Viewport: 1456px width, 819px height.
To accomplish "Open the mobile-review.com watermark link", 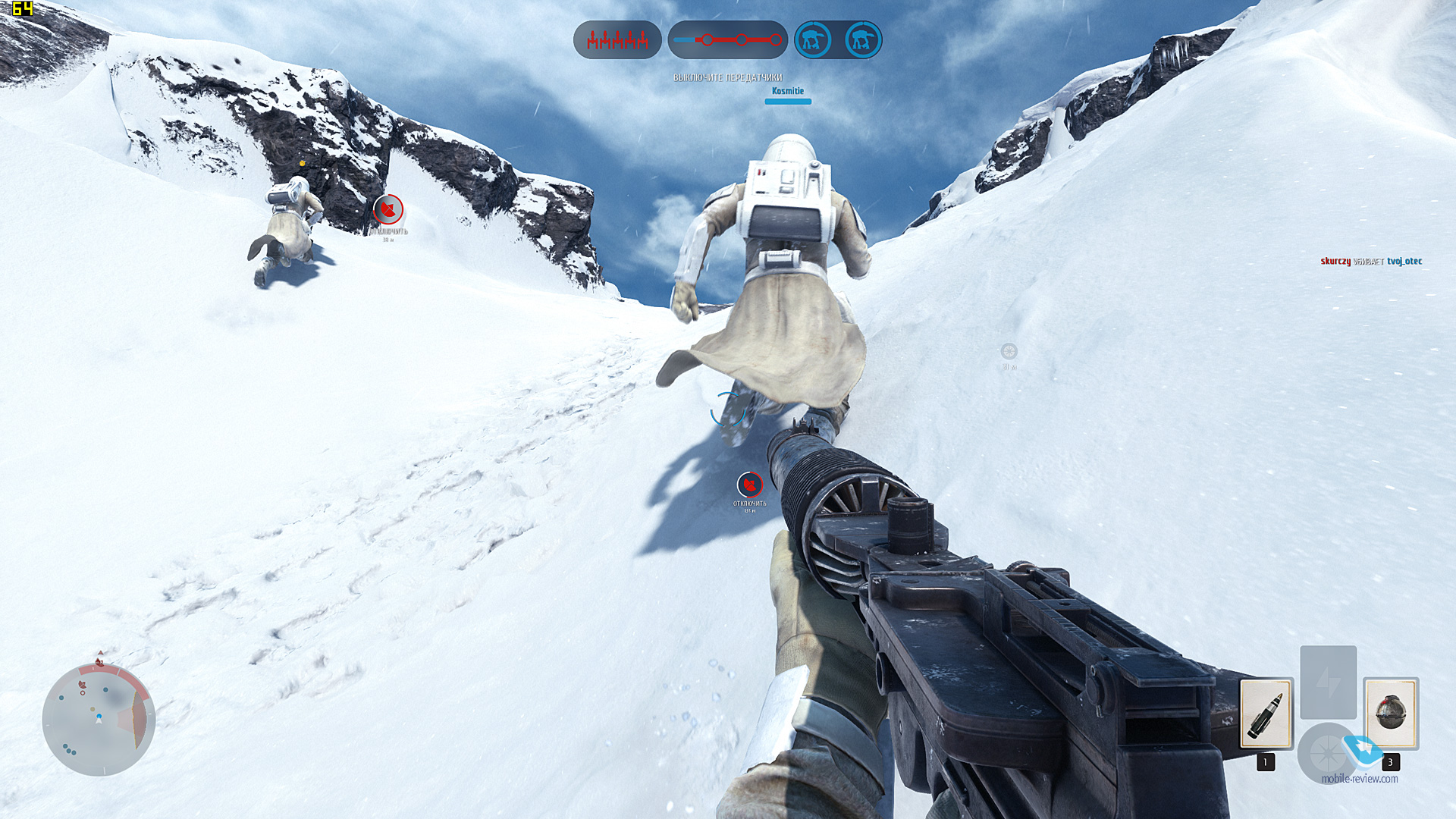I will tap(1359, 779).
